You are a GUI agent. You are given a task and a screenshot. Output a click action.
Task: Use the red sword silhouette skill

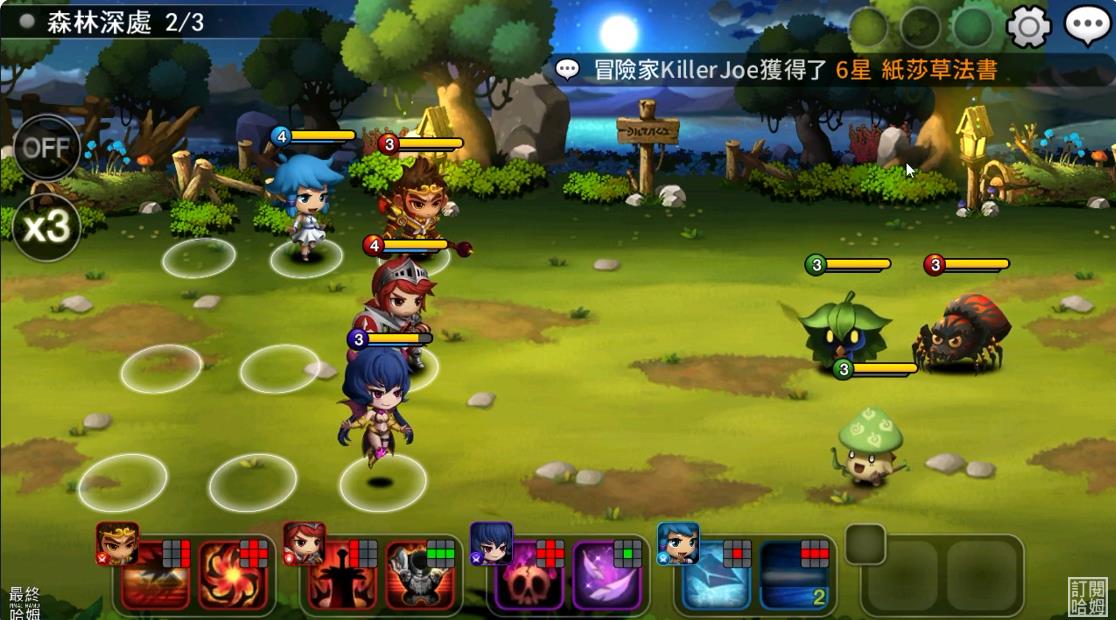pyautogui.click(x=340, y=575)
